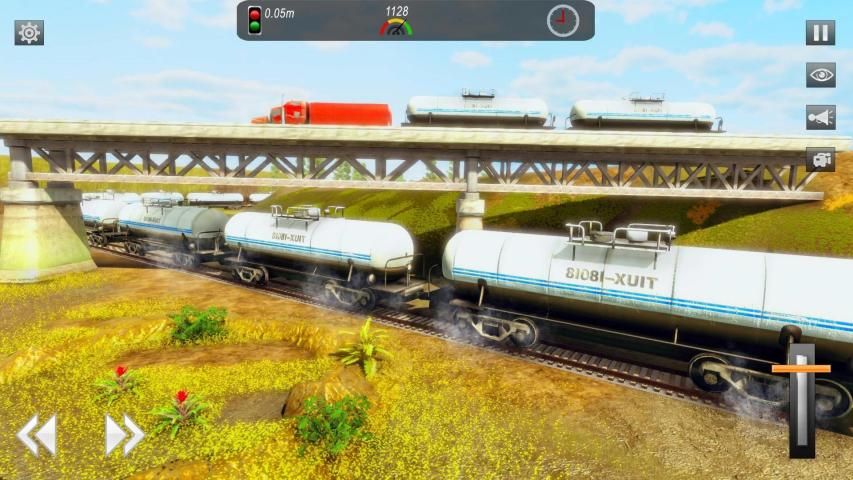The width and height of the screenshot is (853, 480).
Task: Pause the train game
Action: tap(820, 33)
